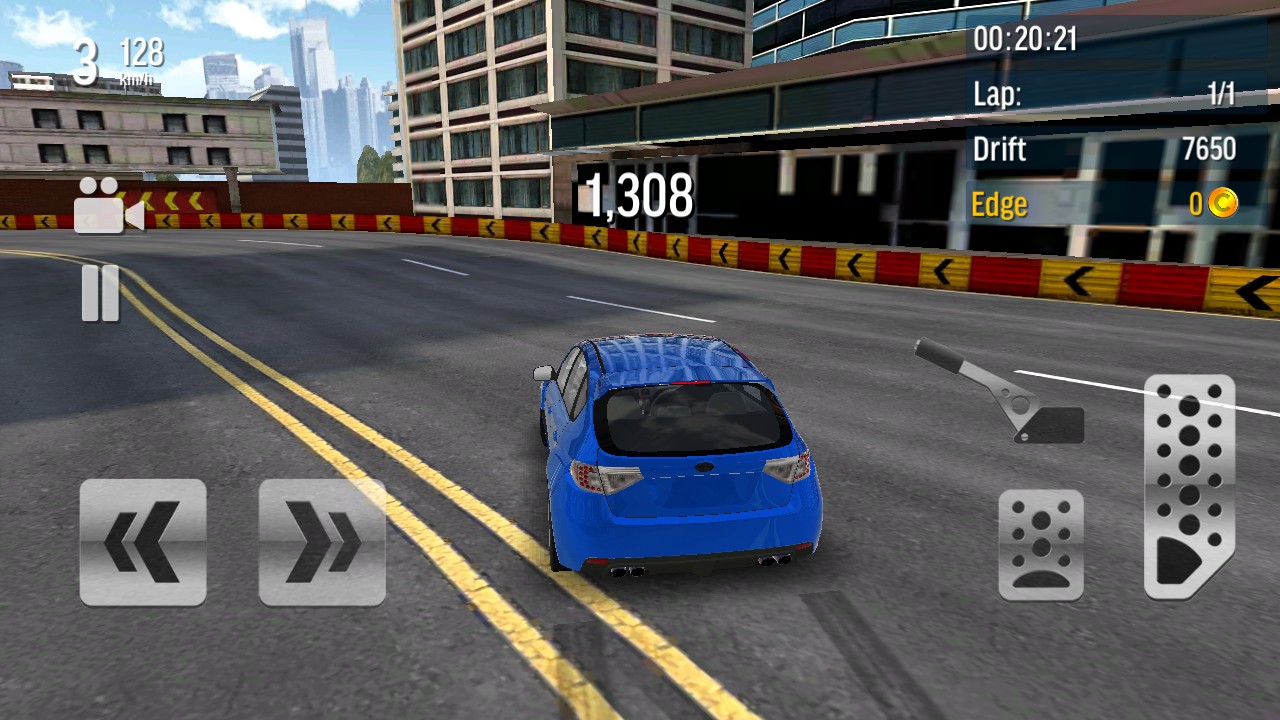Viewport: 1280px width, 720px height.
Task: Tap the steer left arrow button
Action: [143, 542]
